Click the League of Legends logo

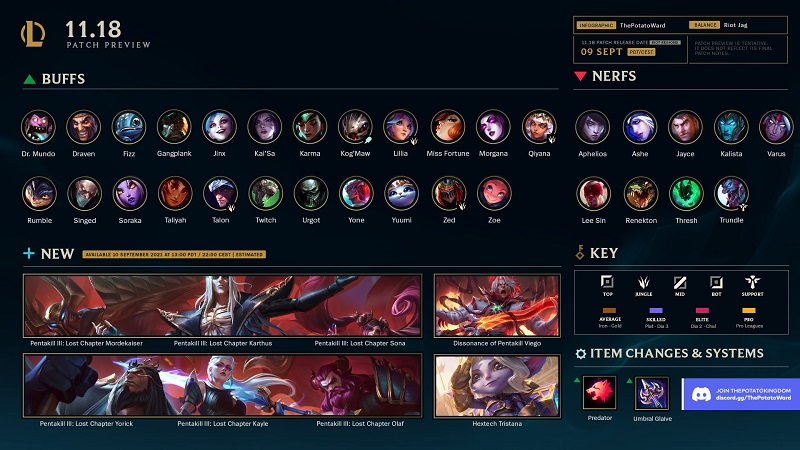(x=33, y=34)
